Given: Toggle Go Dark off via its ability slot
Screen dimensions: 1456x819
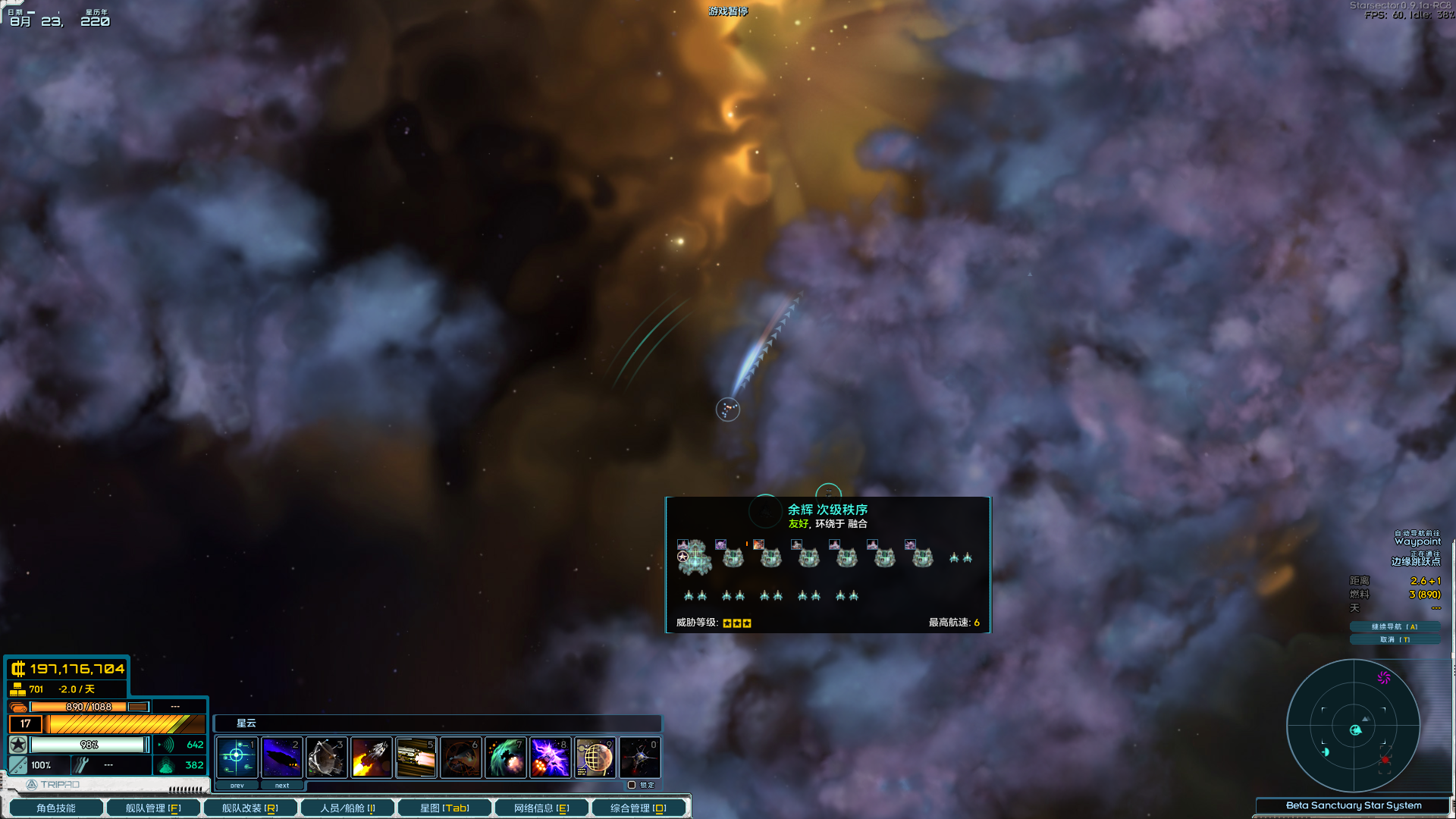Looking at the screenshot, I should coord(281,757).
